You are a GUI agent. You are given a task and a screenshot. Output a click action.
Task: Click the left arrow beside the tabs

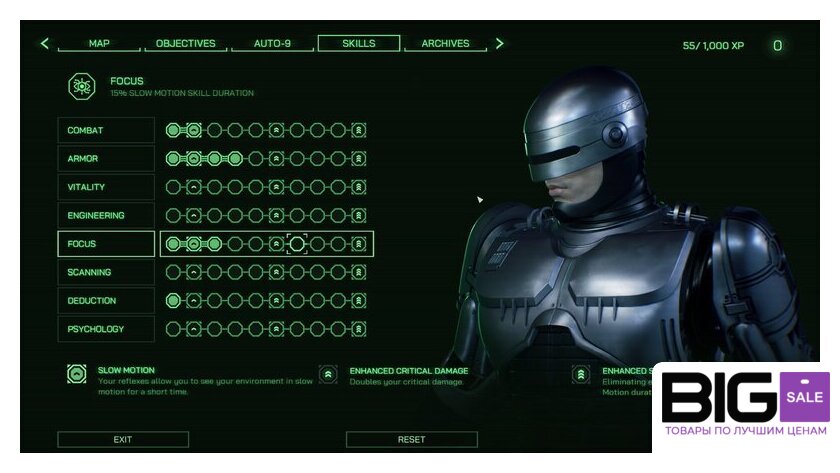(44, 44)
